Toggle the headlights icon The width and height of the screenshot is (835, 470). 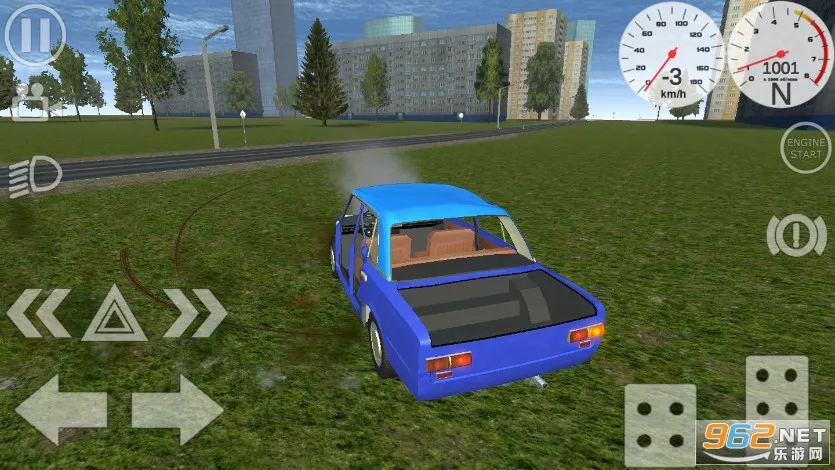click(34, 178)
